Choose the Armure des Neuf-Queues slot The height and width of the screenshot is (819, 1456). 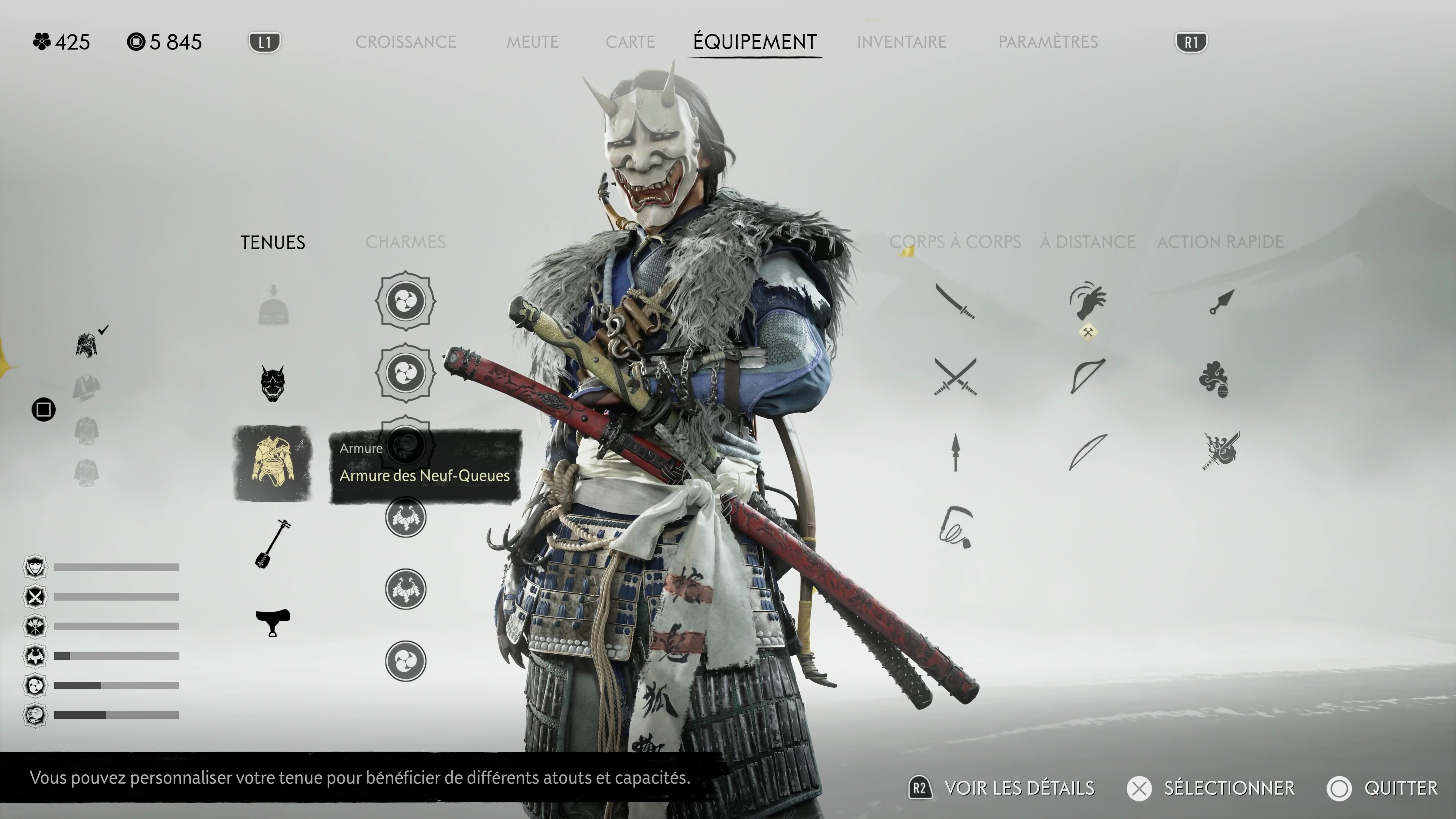coord(273,463)
